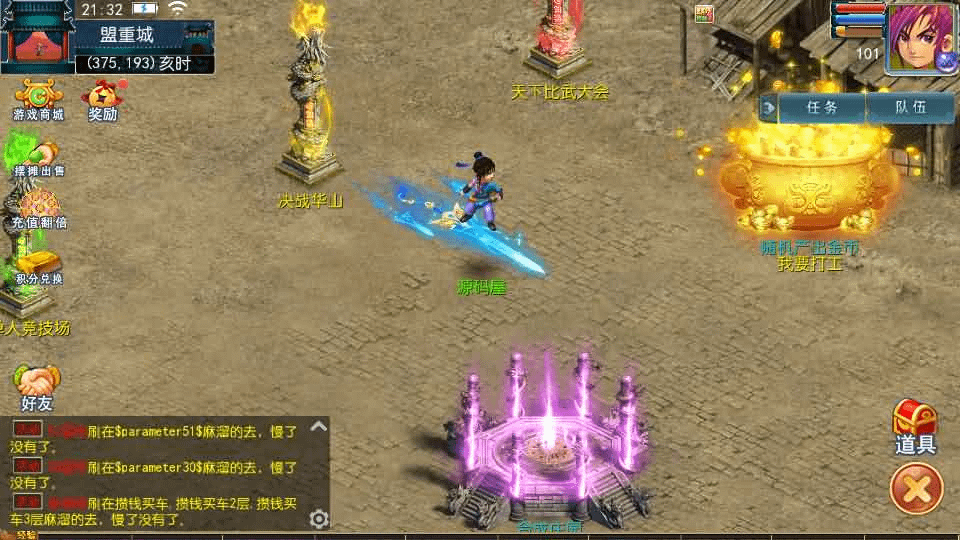Expand the chat log with the up arrow
960x540 pixels.
point(319,427)
